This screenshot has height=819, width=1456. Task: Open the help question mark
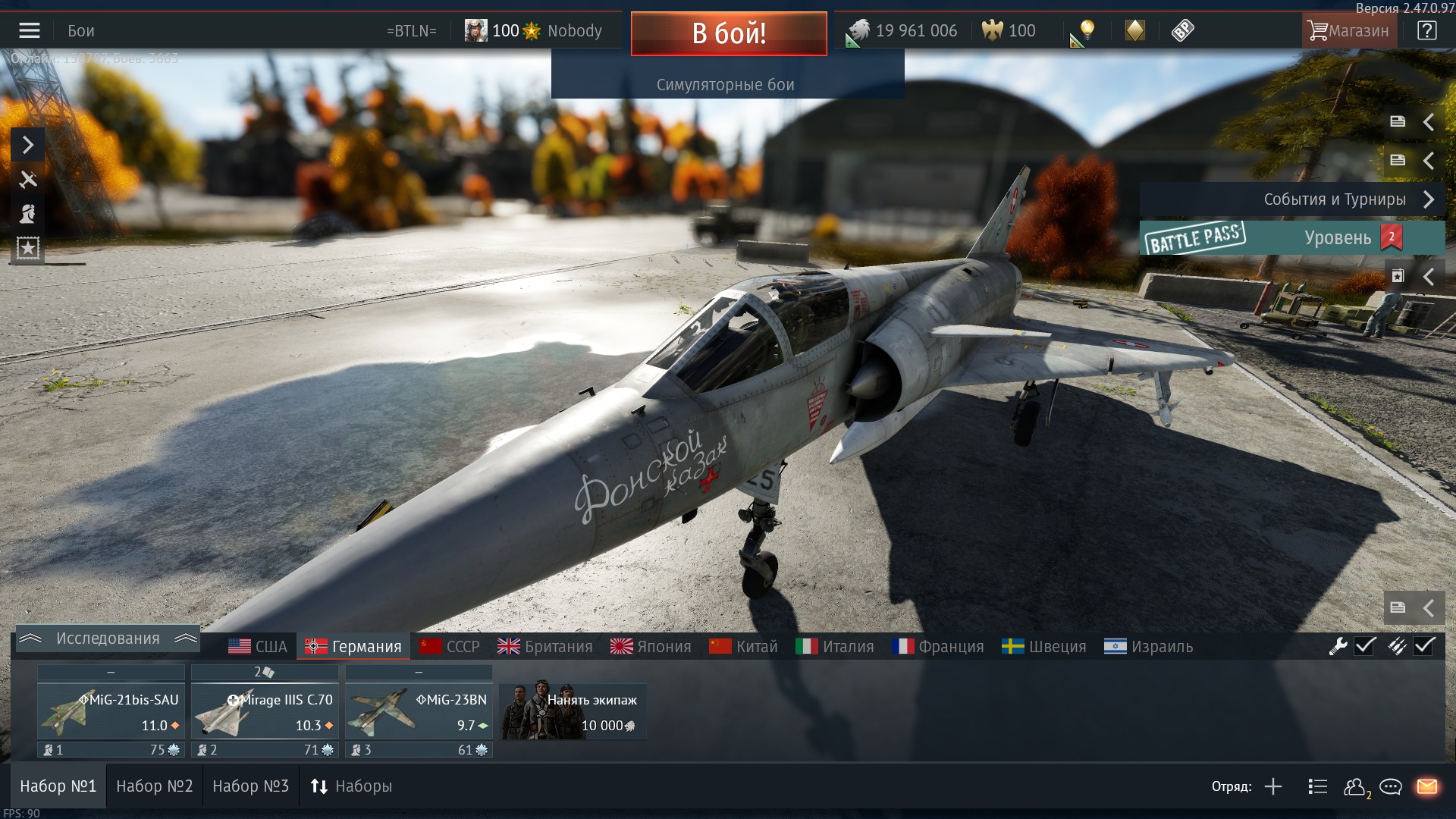pyautogui.click(x=1426, y=31)
